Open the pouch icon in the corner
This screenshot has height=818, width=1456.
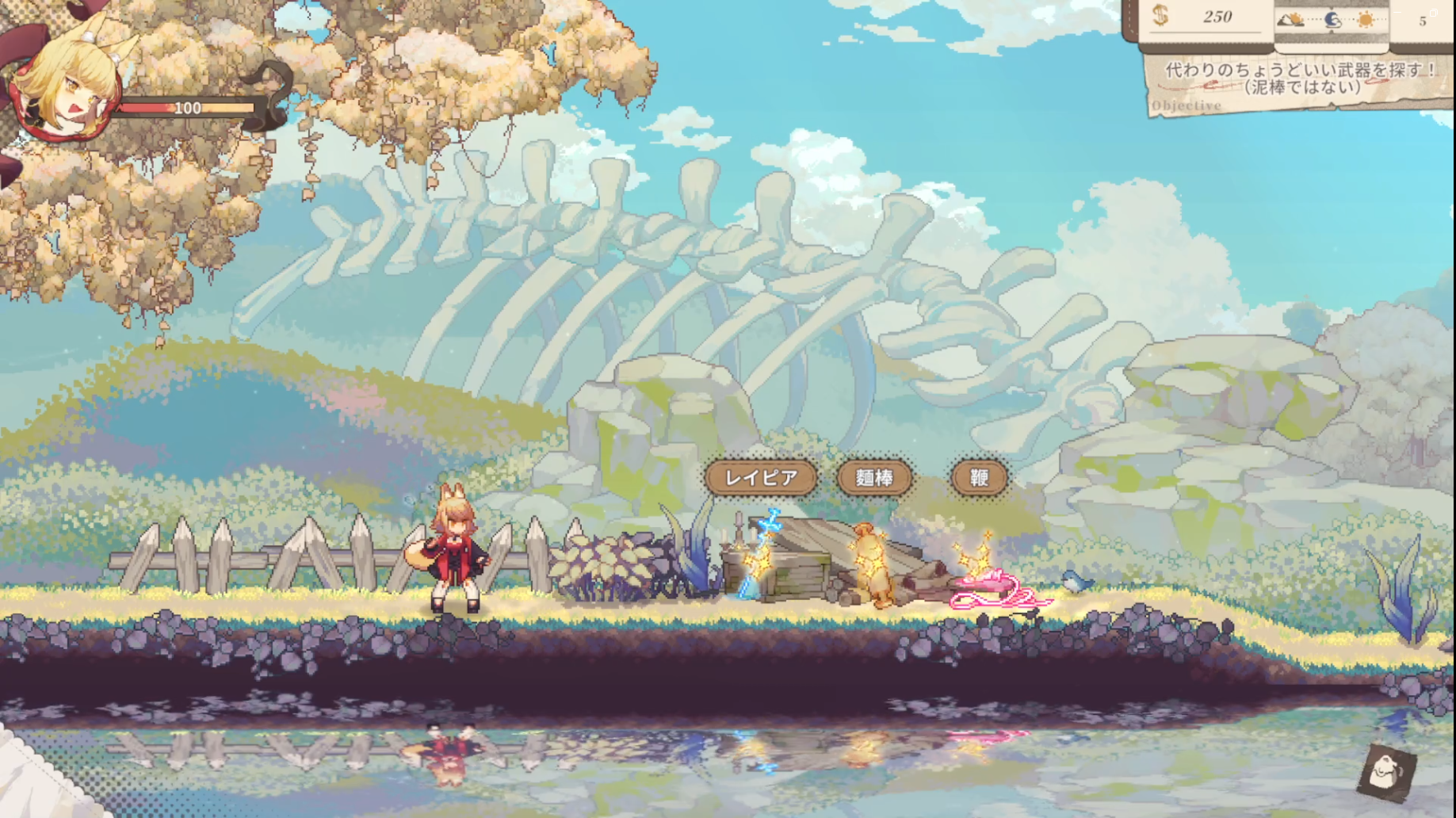[x=1386, y=771]
